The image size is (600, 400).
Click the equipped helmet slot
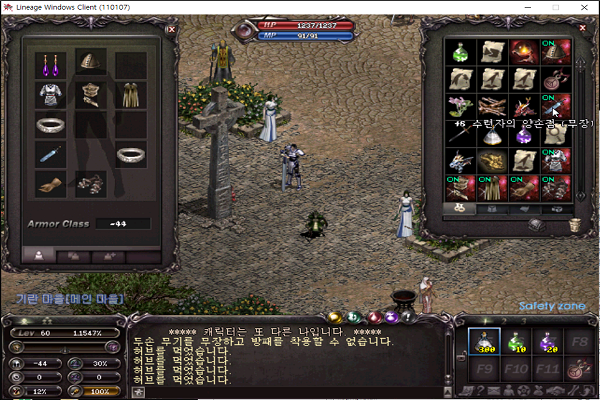click(x=89, y=63)
